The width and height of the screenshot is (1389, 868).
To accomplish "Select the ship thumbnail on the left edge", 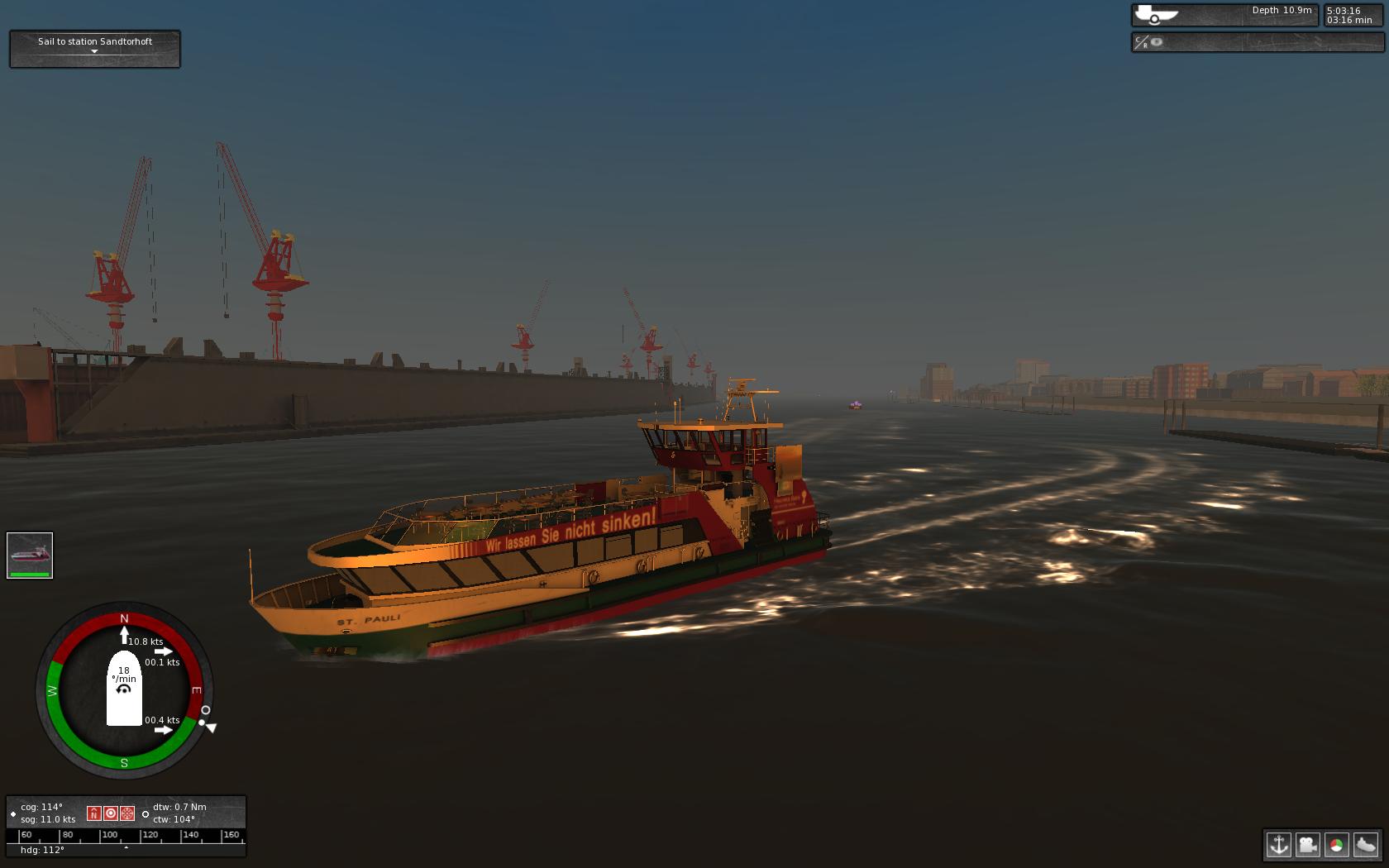I will pos(30,552).
